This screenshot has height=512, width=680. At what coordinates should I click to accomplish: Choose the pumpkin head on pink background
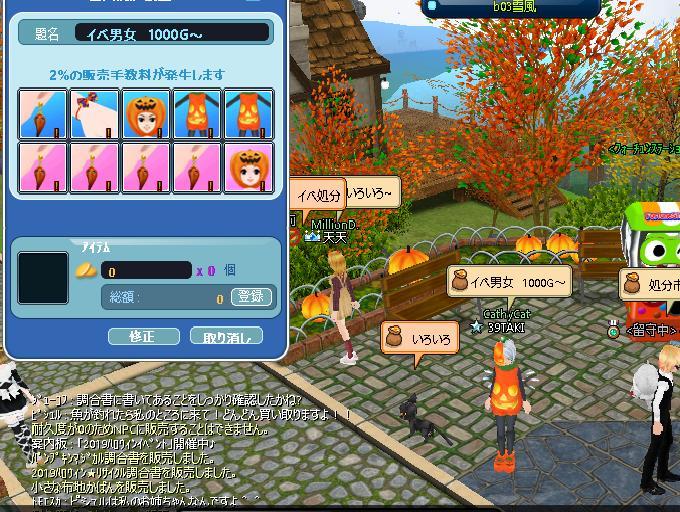pos(250,166)
